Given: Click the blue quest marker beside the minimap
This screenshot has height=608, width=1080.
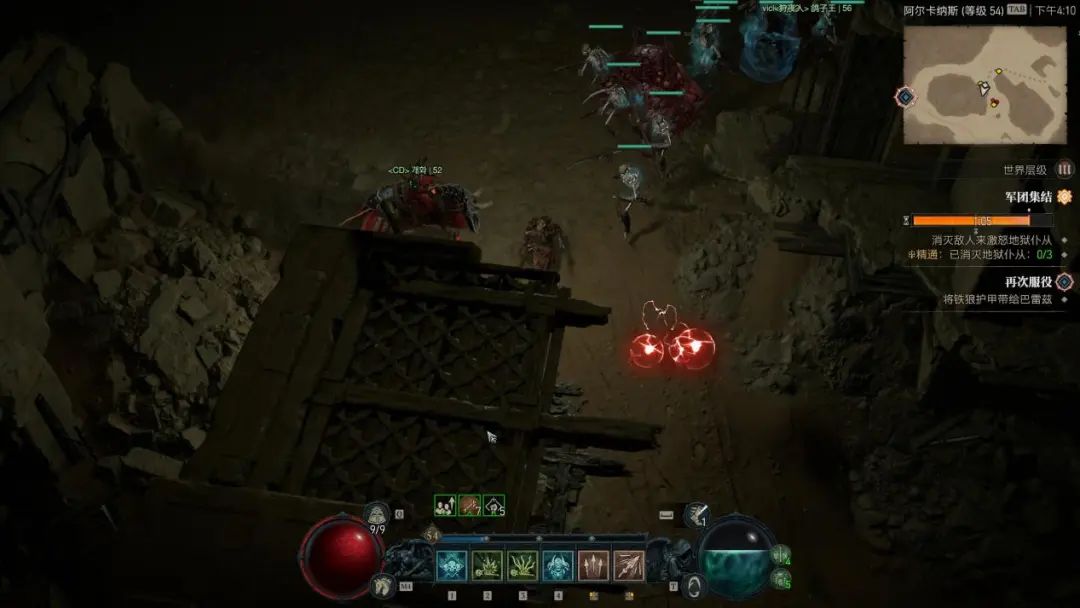Looking at the screenshot, I should (x=905, y=96).
